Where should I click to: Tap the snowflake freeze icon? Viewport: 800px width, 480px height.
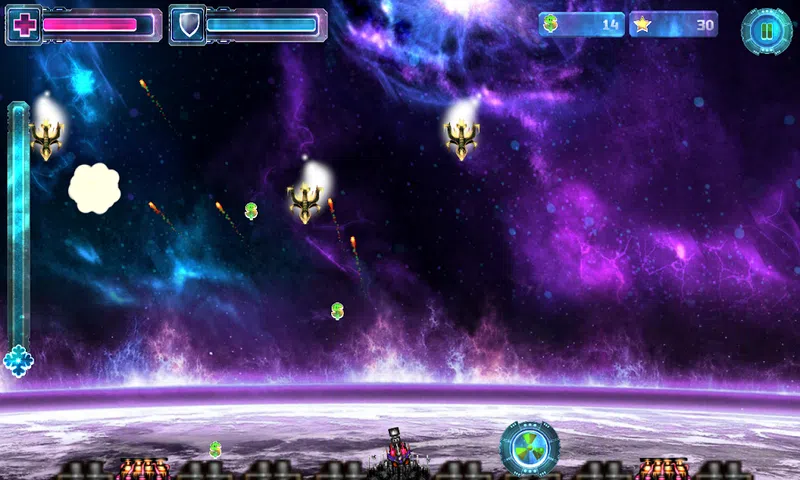pyautogui.click(x=18, y=360)
